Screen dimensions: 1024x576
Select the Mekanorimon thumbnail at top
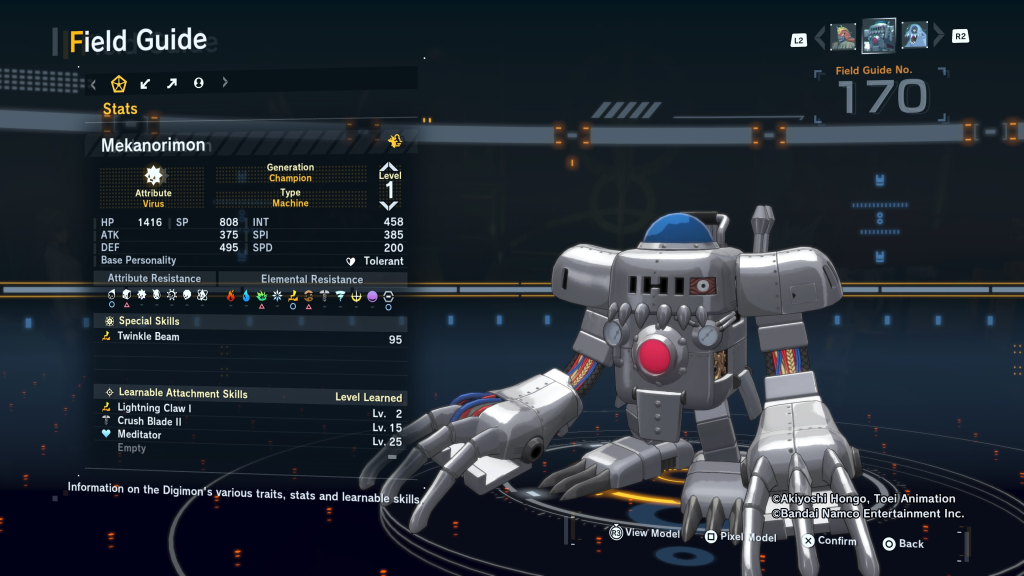879,36
